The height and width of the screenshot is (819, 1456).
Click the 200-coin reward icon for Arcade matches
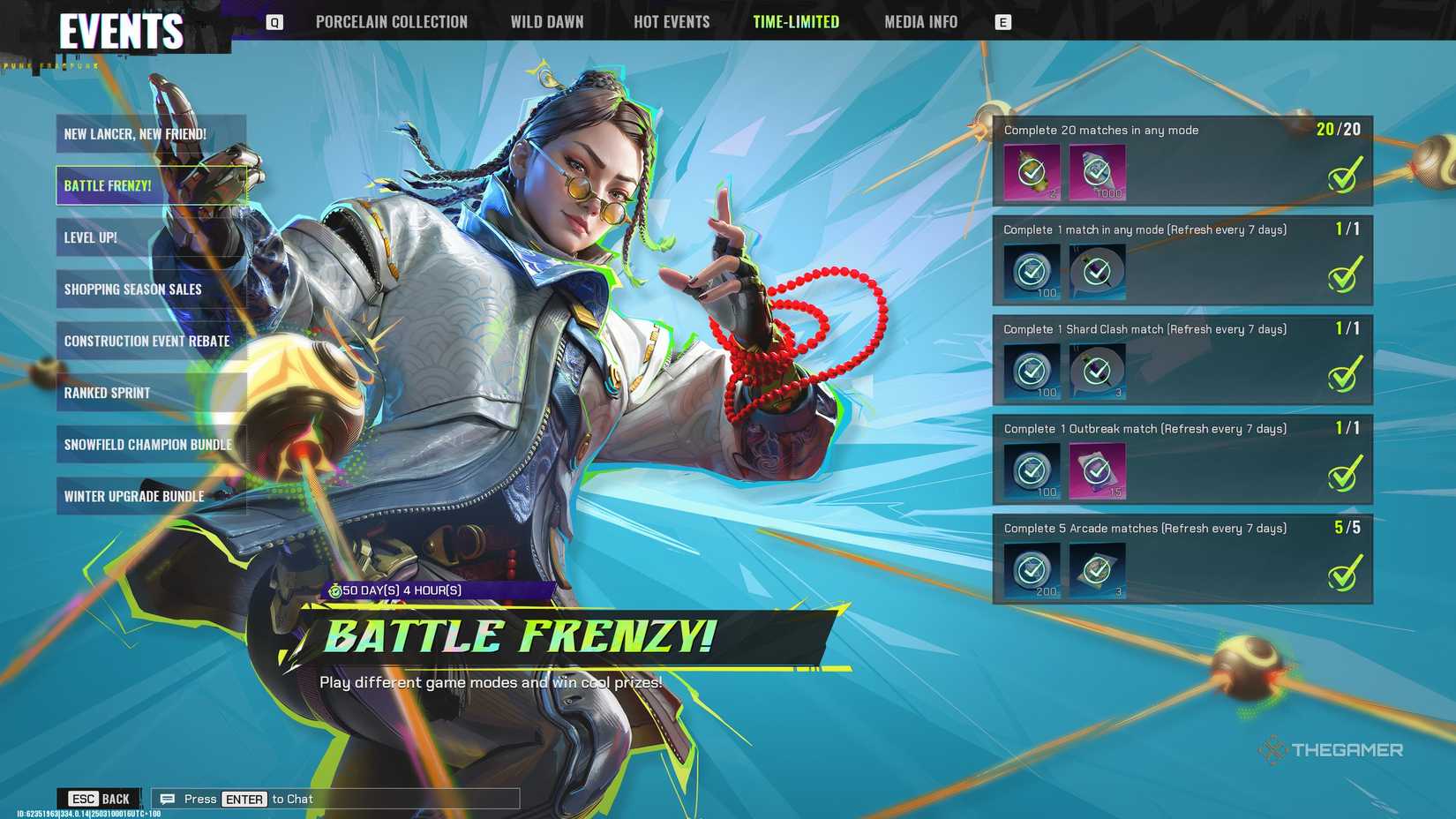(x=1032, y=570)
